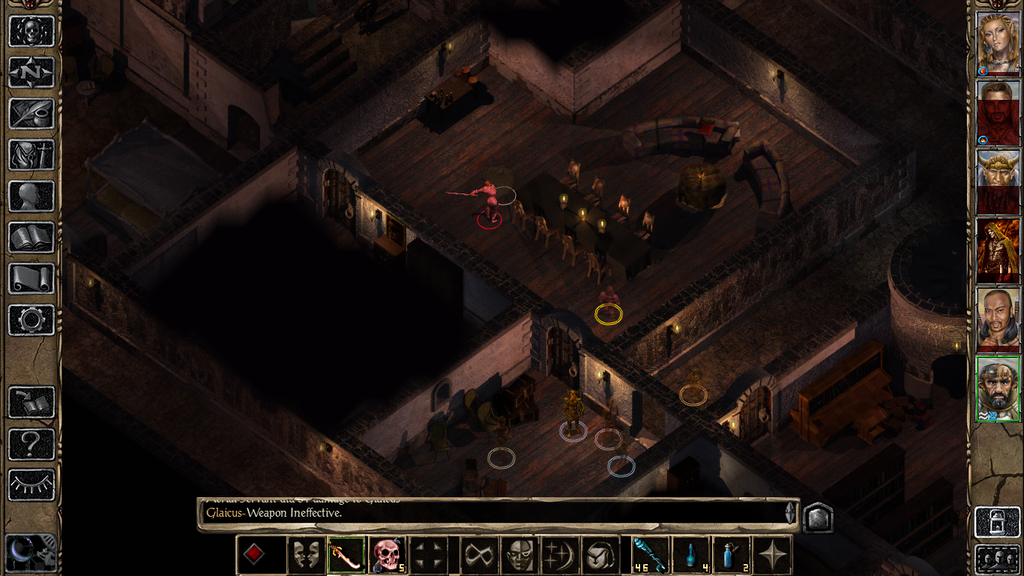Use the blue mace quick weapon slot
This screenshot has width=1024, height=576.
(648, 555)
